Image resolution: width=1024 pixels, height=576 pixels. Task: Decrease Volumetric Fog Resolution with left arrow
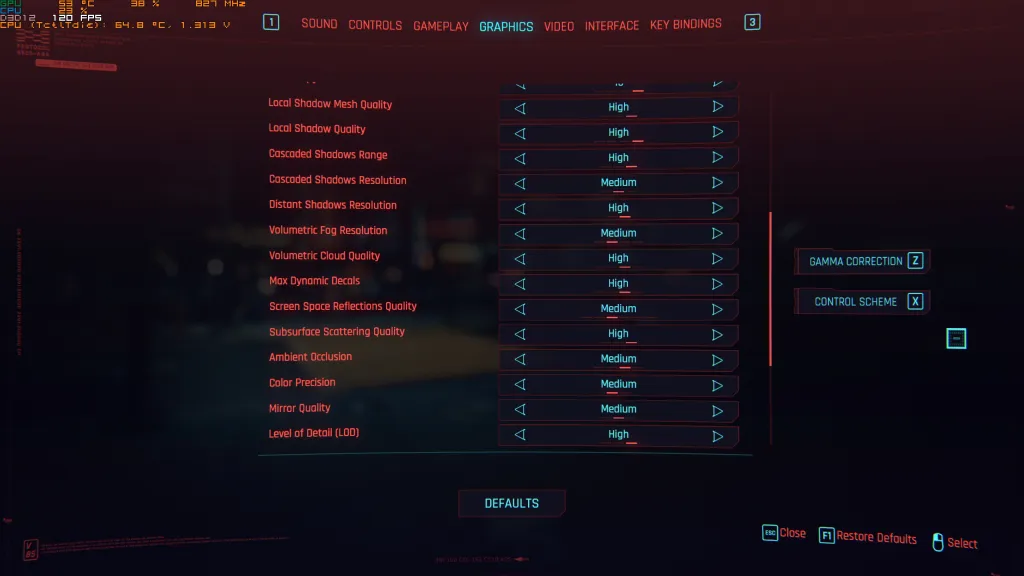pos(520,234)
